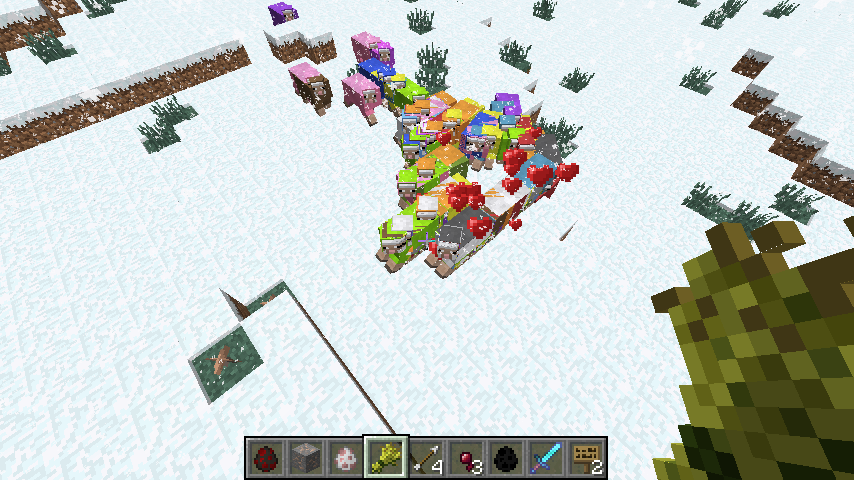854x480 pixels.
Task: Equip the diamond sword from hotbar
Action: [546, 458]
